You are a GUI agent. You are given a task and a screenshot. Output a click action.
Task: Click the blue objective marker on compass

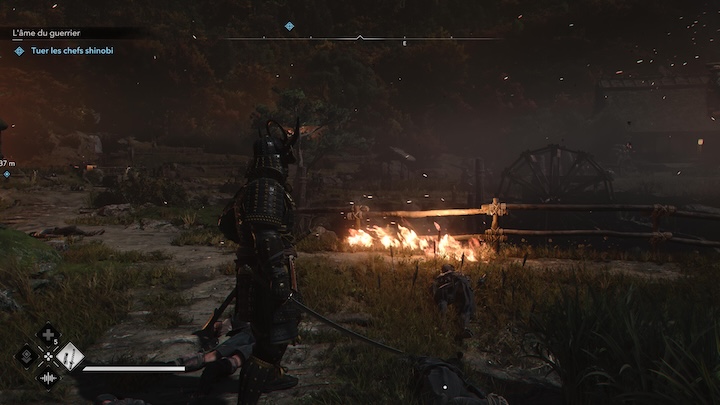click(289, 26)
